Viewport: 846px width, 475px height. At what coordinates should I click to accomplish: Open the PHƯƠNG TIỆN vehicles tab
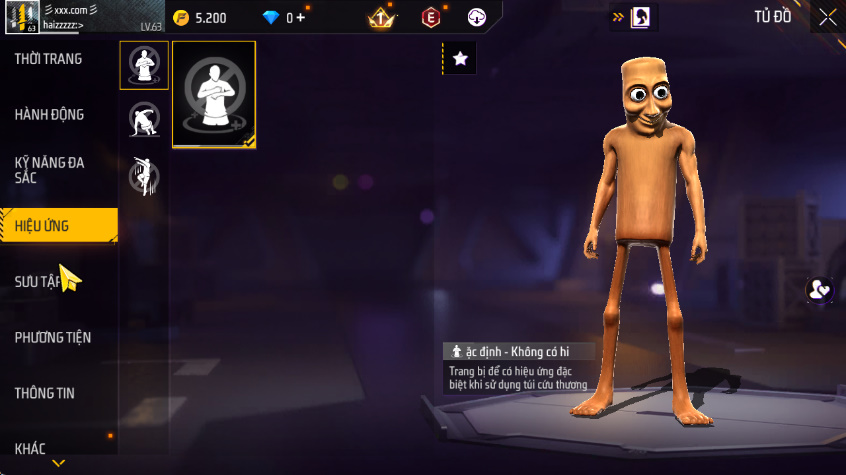click(52, 337)
